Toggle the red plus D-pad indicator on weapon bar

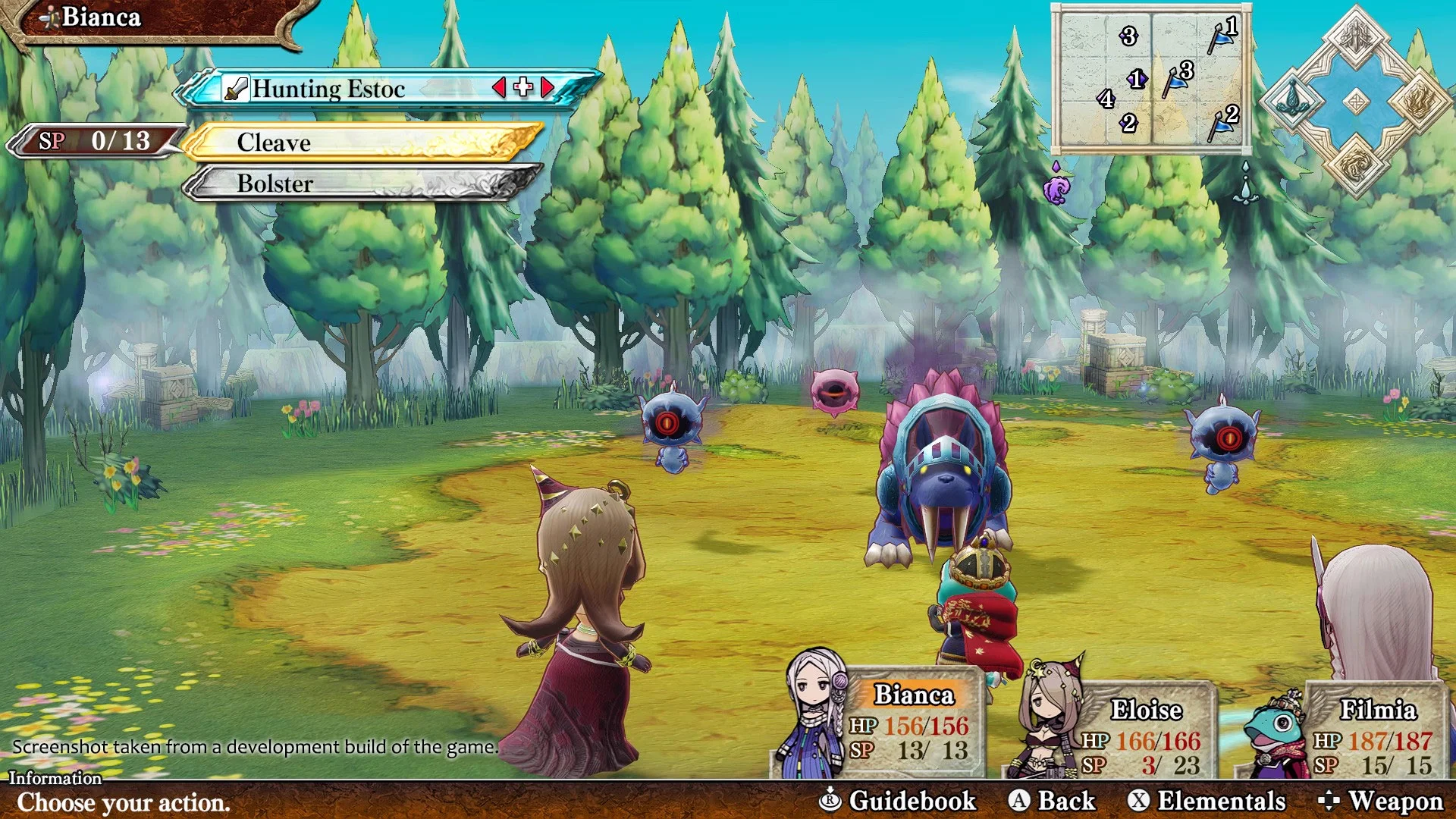[x=522, y=89]
